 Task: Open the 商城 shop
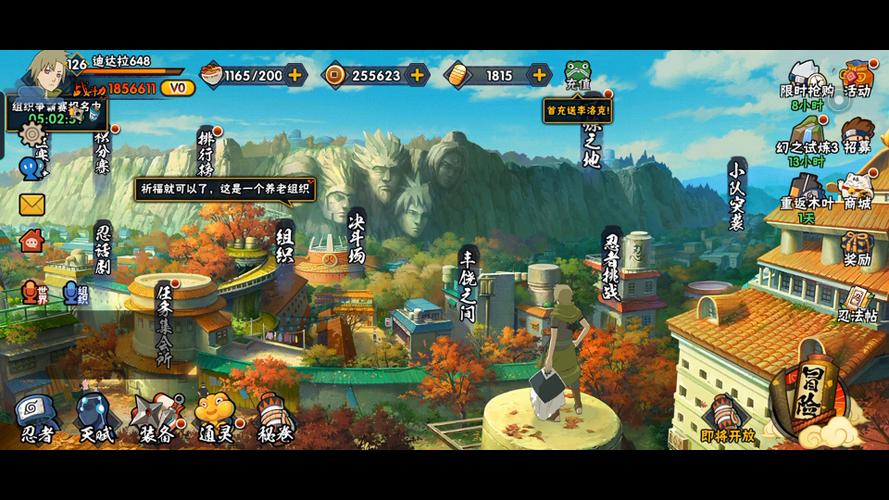856,190
